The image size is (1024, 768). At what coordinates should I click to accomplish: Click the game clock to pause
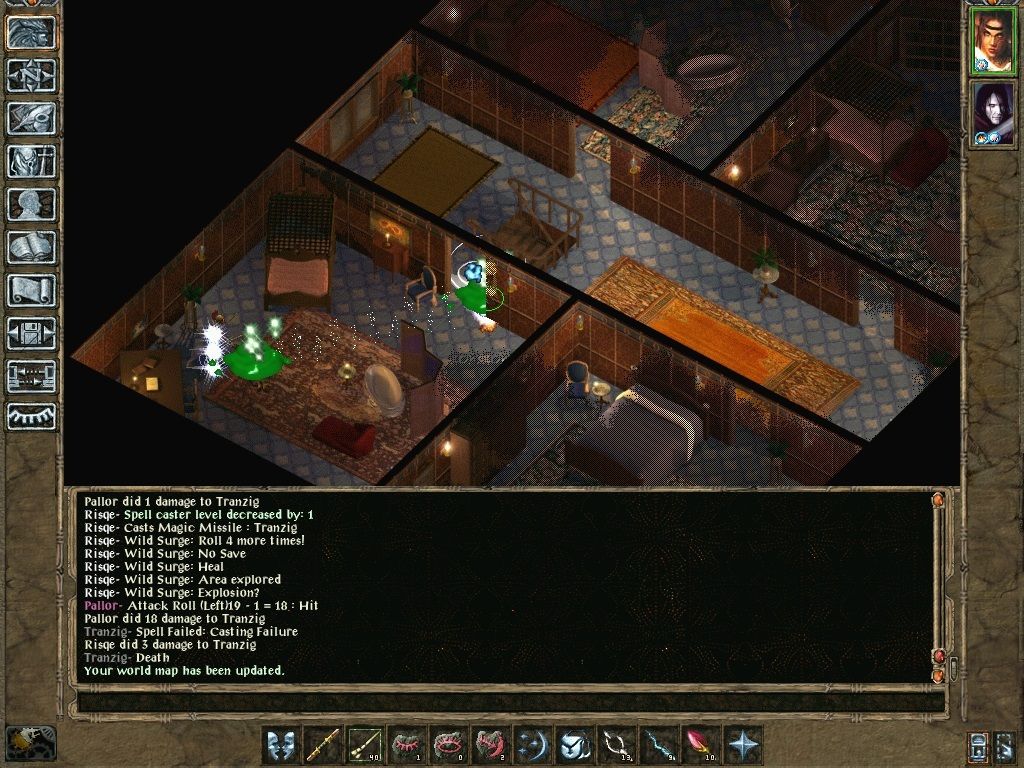click(x=30, y=742)
